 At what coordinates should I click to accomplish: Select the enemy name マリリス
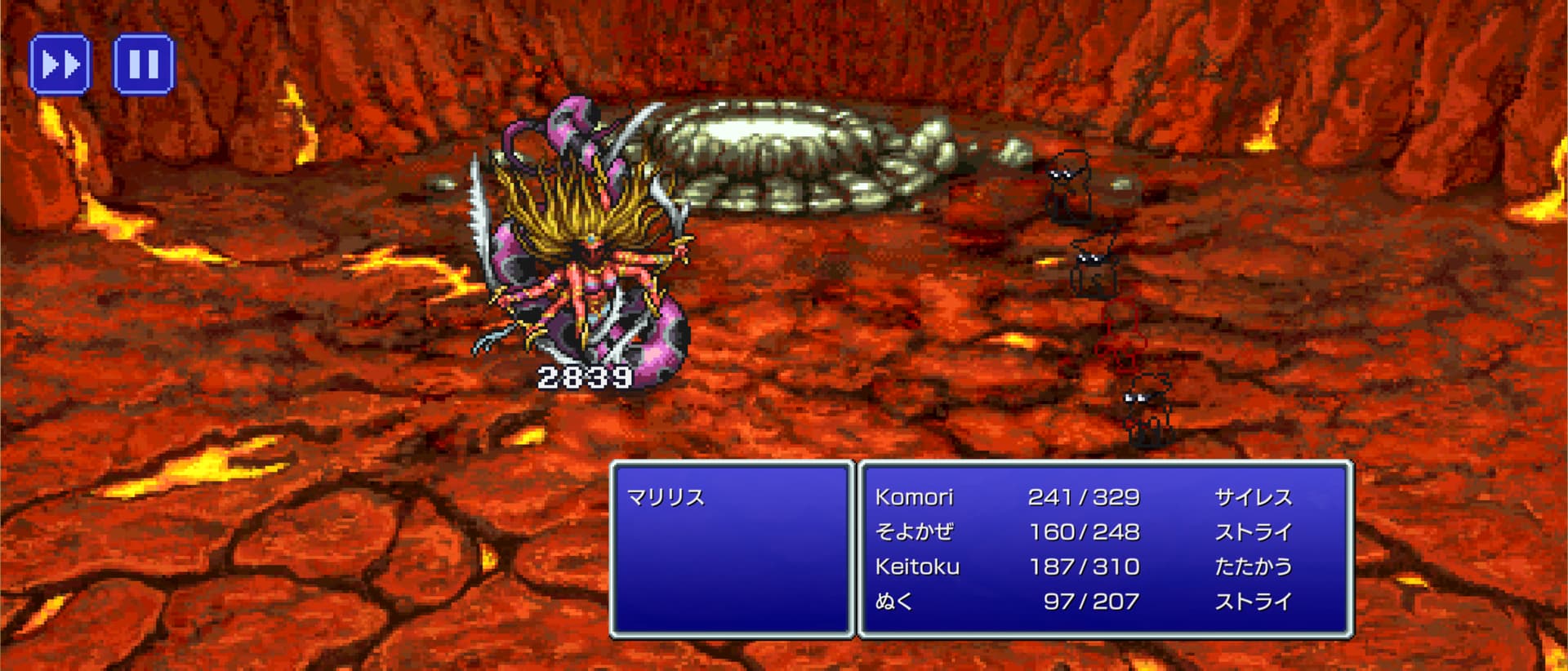[x=666, y=497]
